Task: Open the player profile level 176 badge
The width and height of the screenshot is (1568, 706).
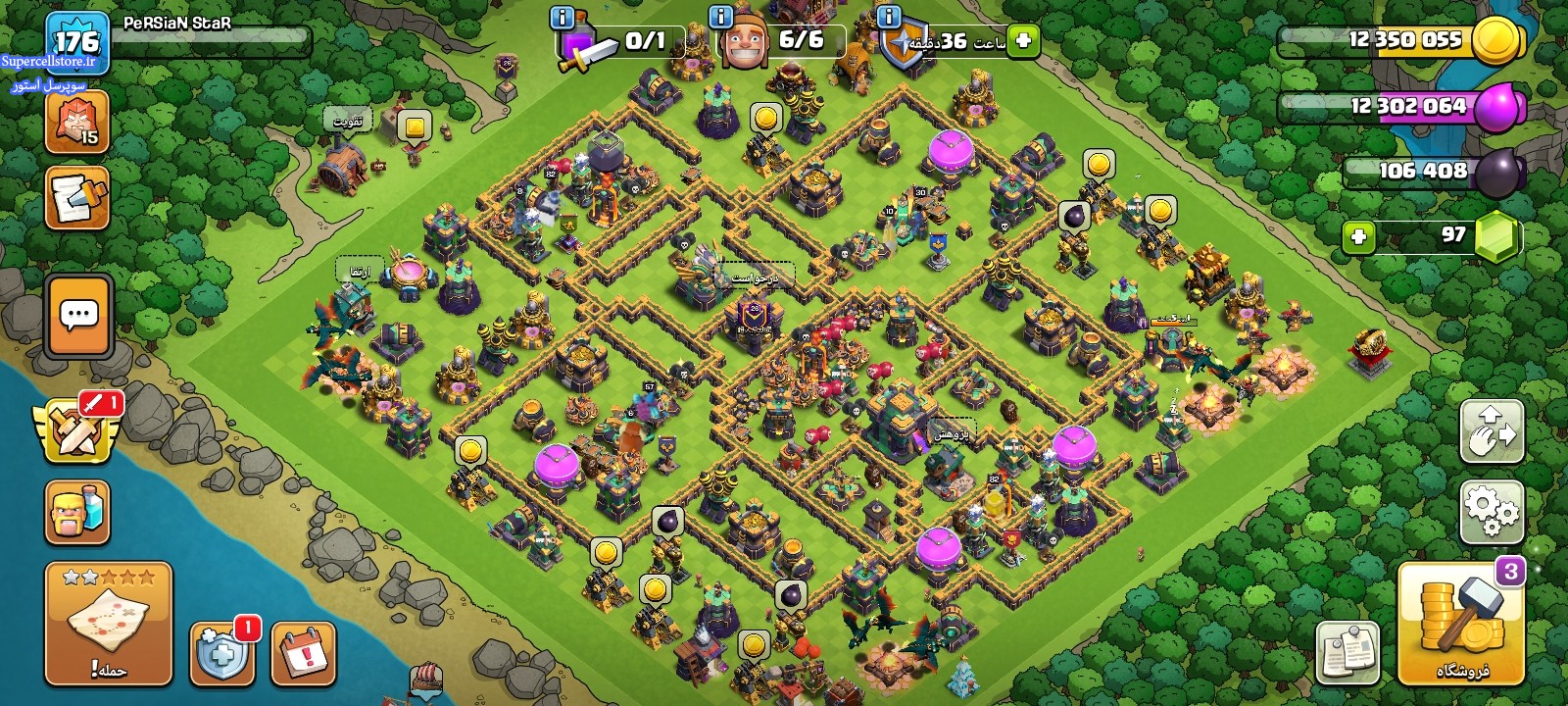Action: [x=76, y=43]
